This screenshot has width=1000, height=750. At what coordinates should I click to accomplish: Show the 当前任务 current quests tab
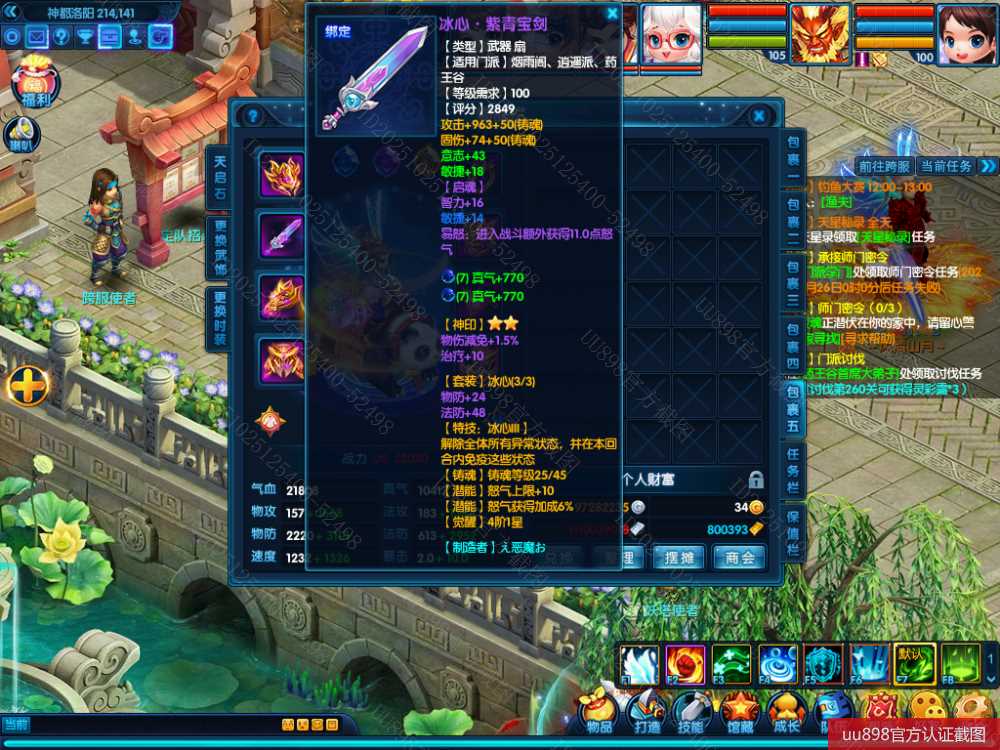[x=945, y=166]
